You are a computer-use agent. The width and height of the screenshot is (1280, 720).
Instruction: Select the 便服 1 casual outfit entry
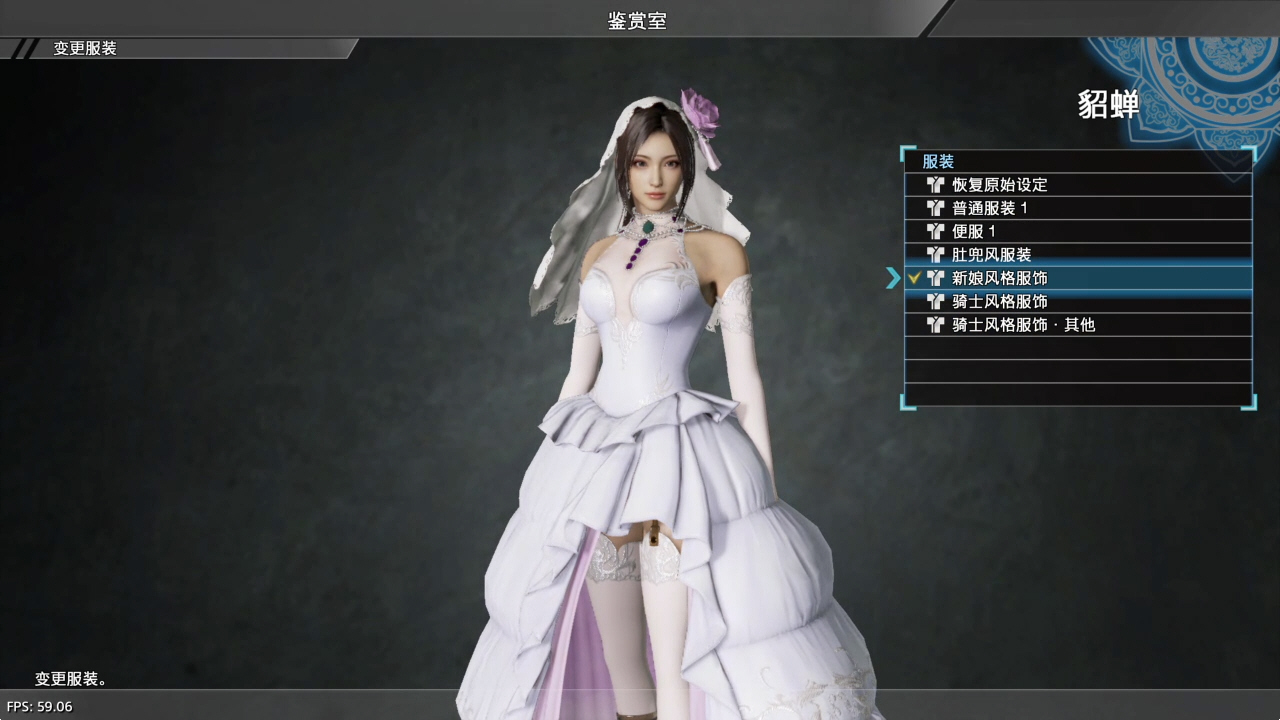click(x=975, y=231)
